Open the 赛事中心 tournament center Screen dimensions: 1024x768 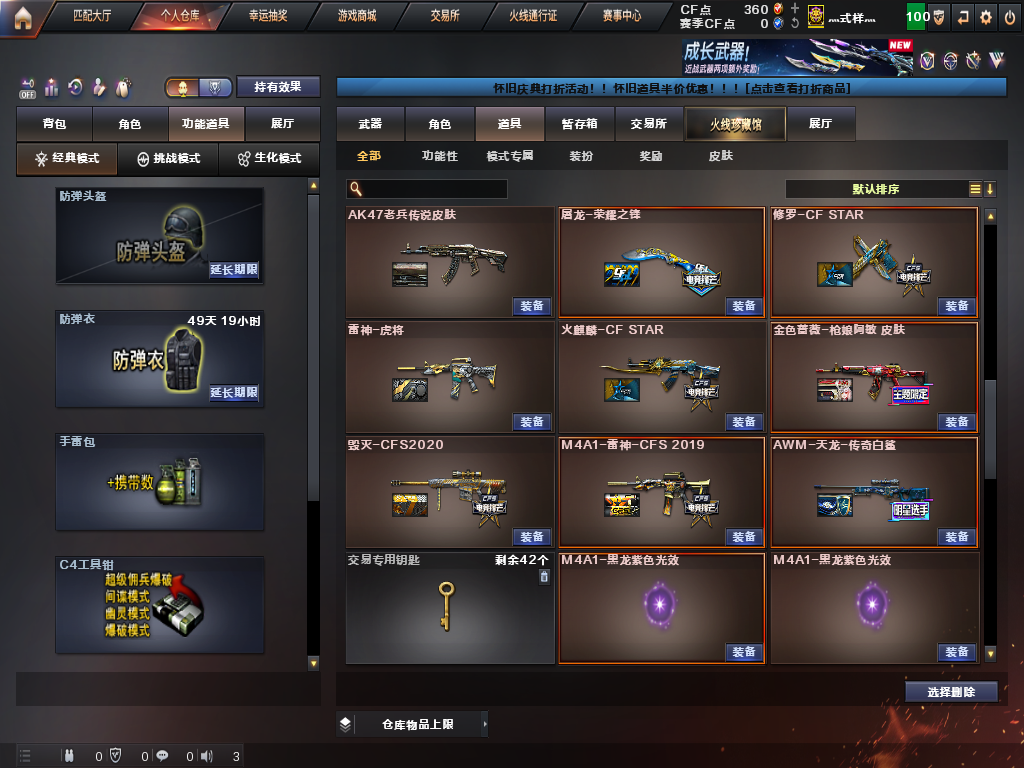click(622, 16)
